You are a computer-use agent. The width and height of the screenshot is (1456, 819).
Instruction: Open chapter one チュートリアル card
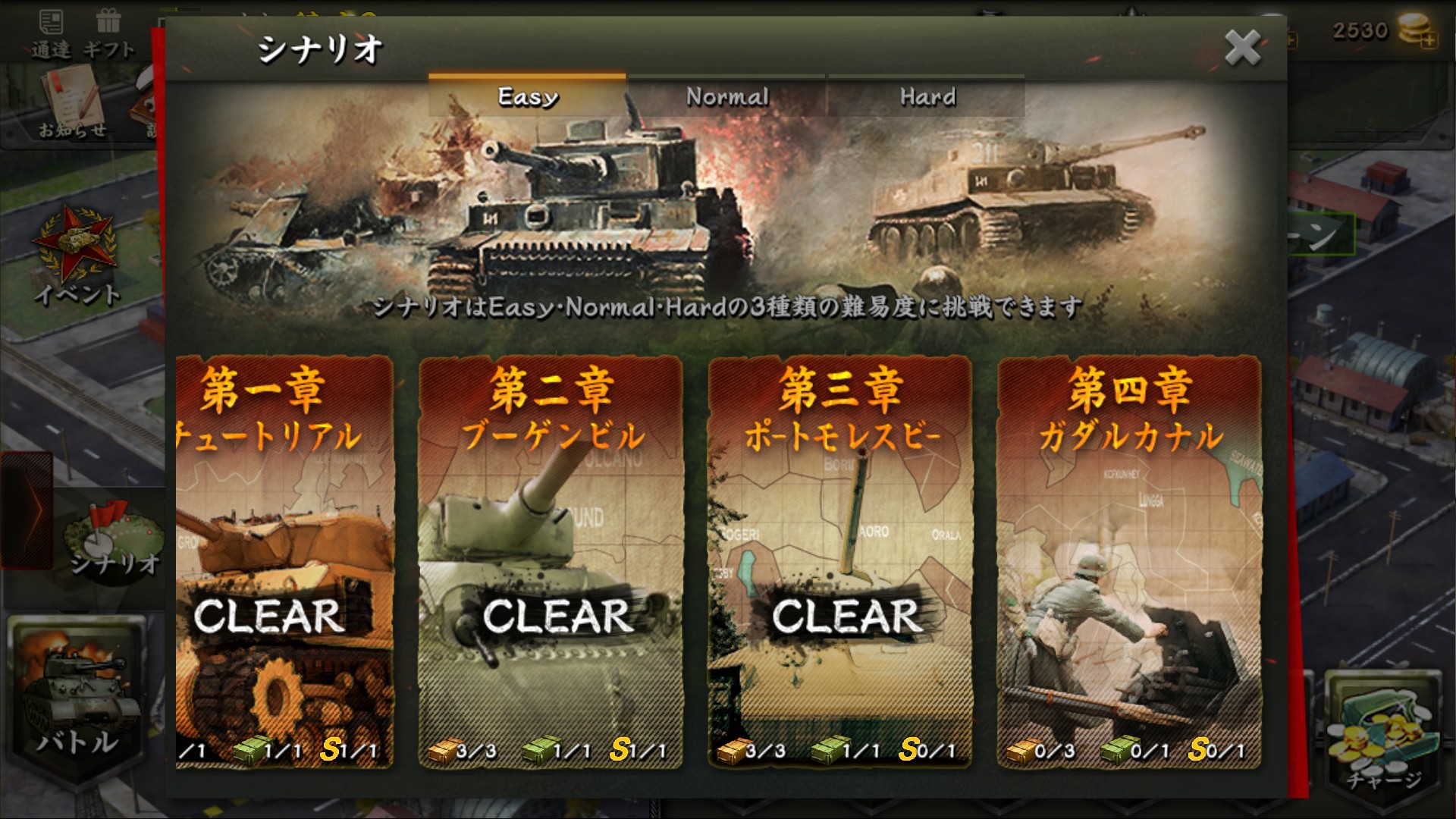coord(284,561)
